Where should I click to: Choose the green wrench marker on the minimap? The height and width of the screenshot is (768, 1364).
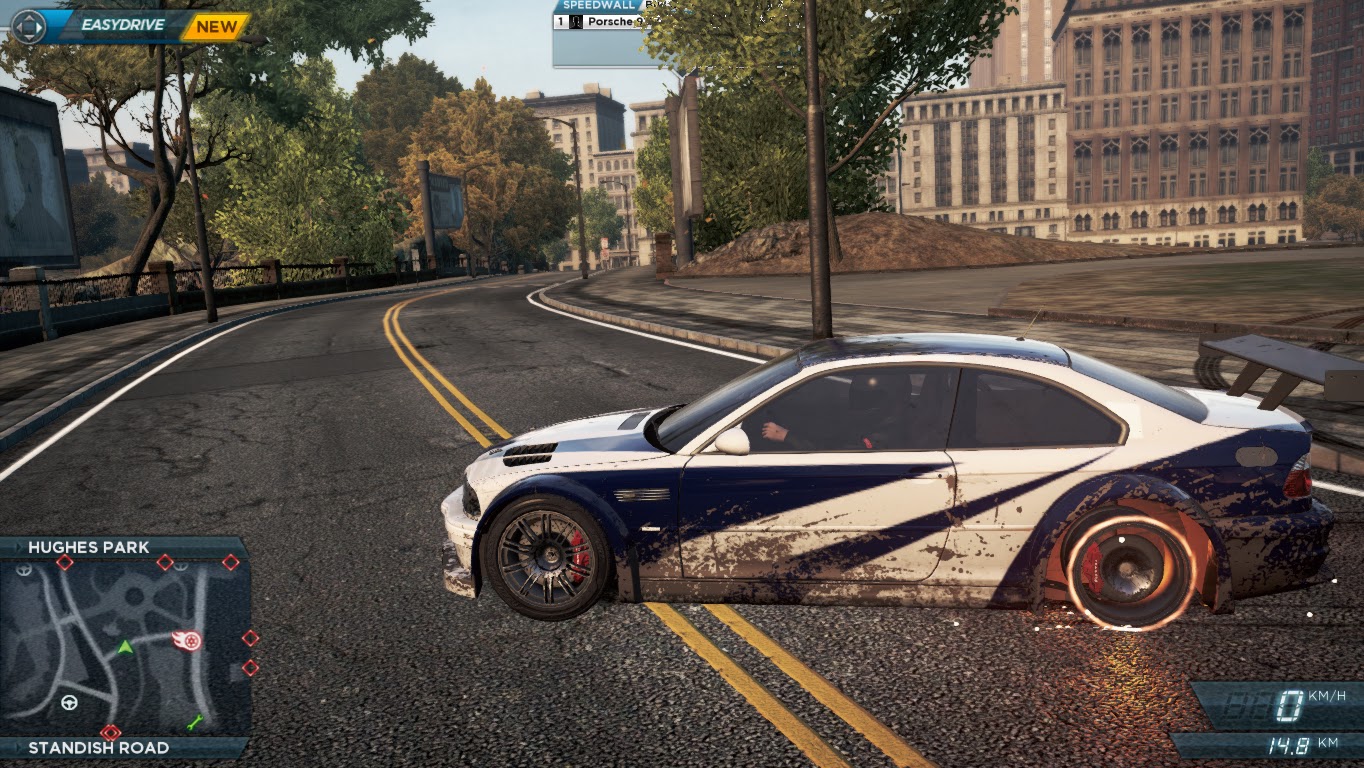point(195,721)
